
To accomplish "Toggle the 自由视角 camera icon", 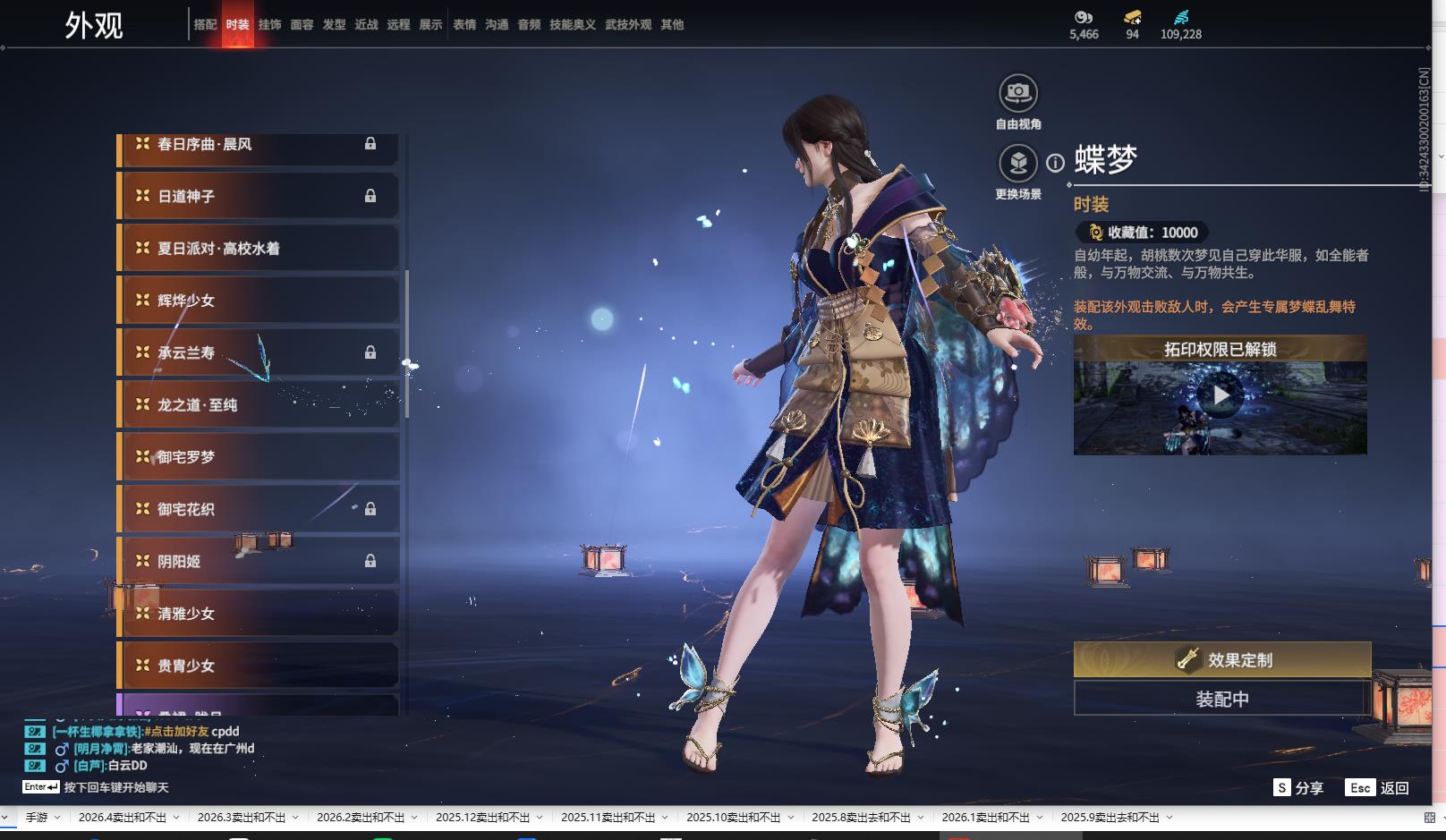I will 1017,93.
